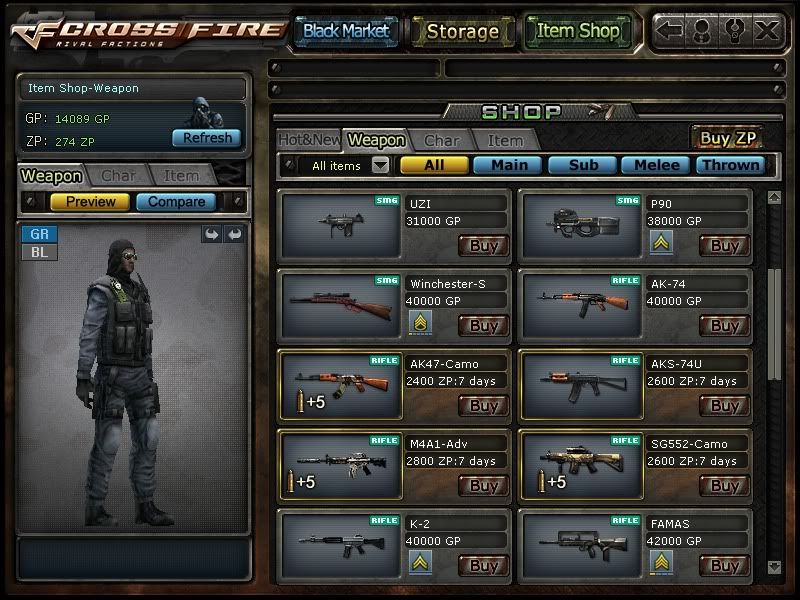
Task: Click the Buy ZP button
Action: (x=729, y=139)
